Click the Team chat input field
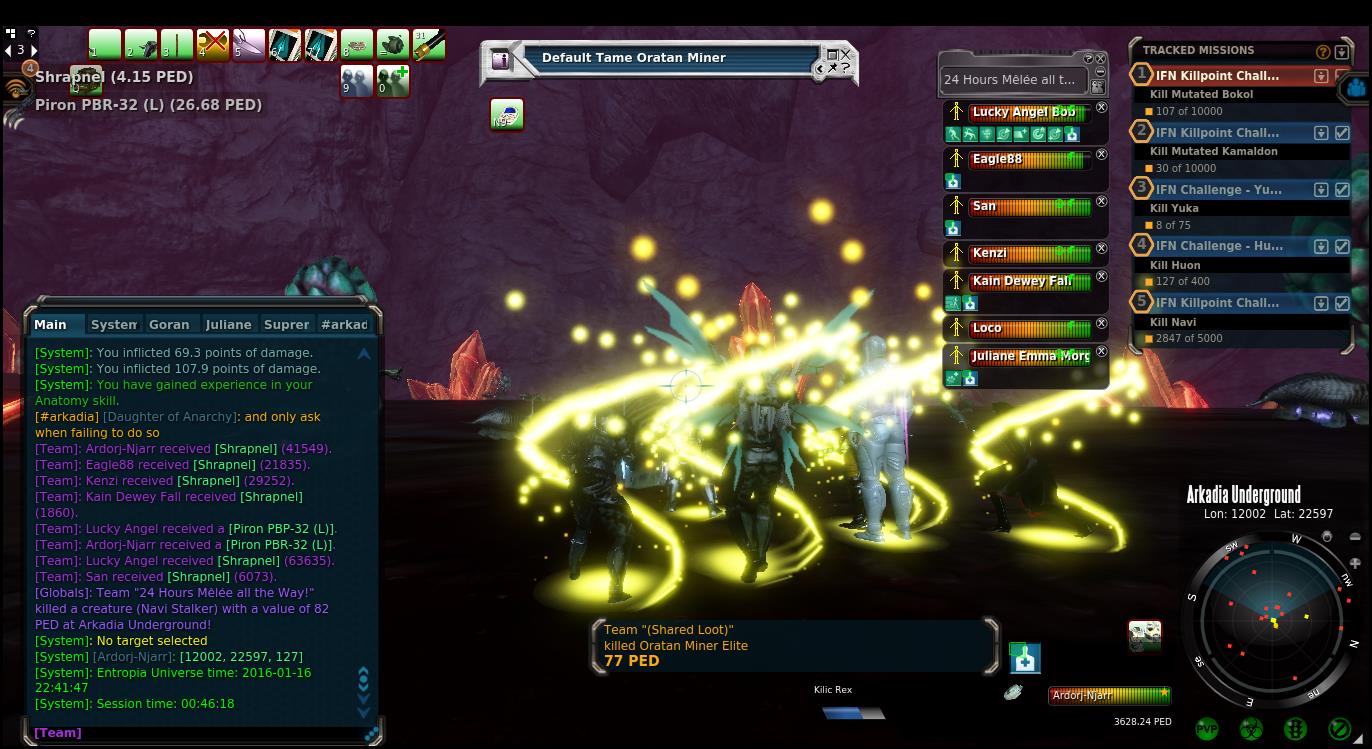 pyautogui.click(x=200, y=733)
